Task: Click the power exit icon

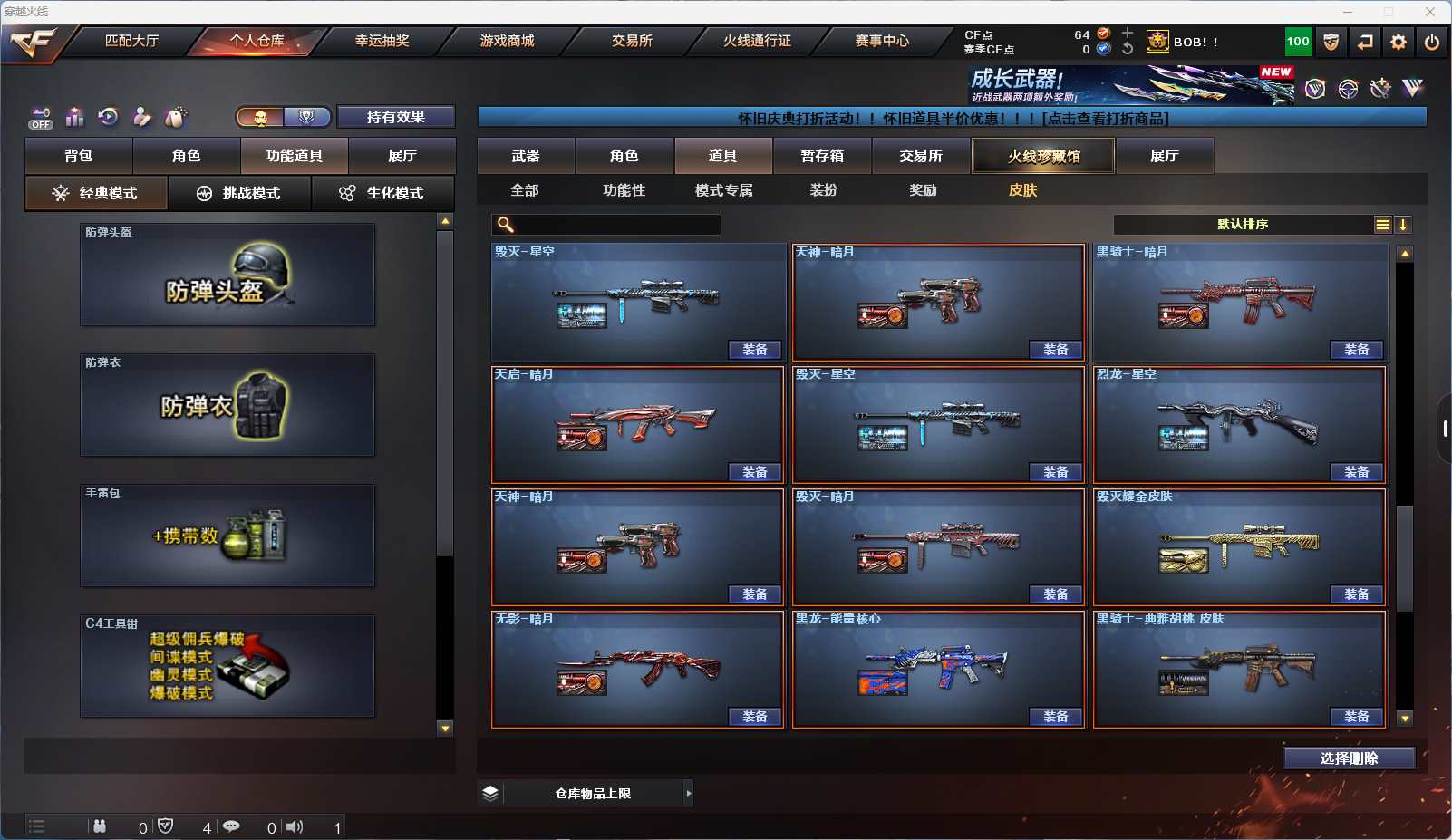Action: [1432, 42]
